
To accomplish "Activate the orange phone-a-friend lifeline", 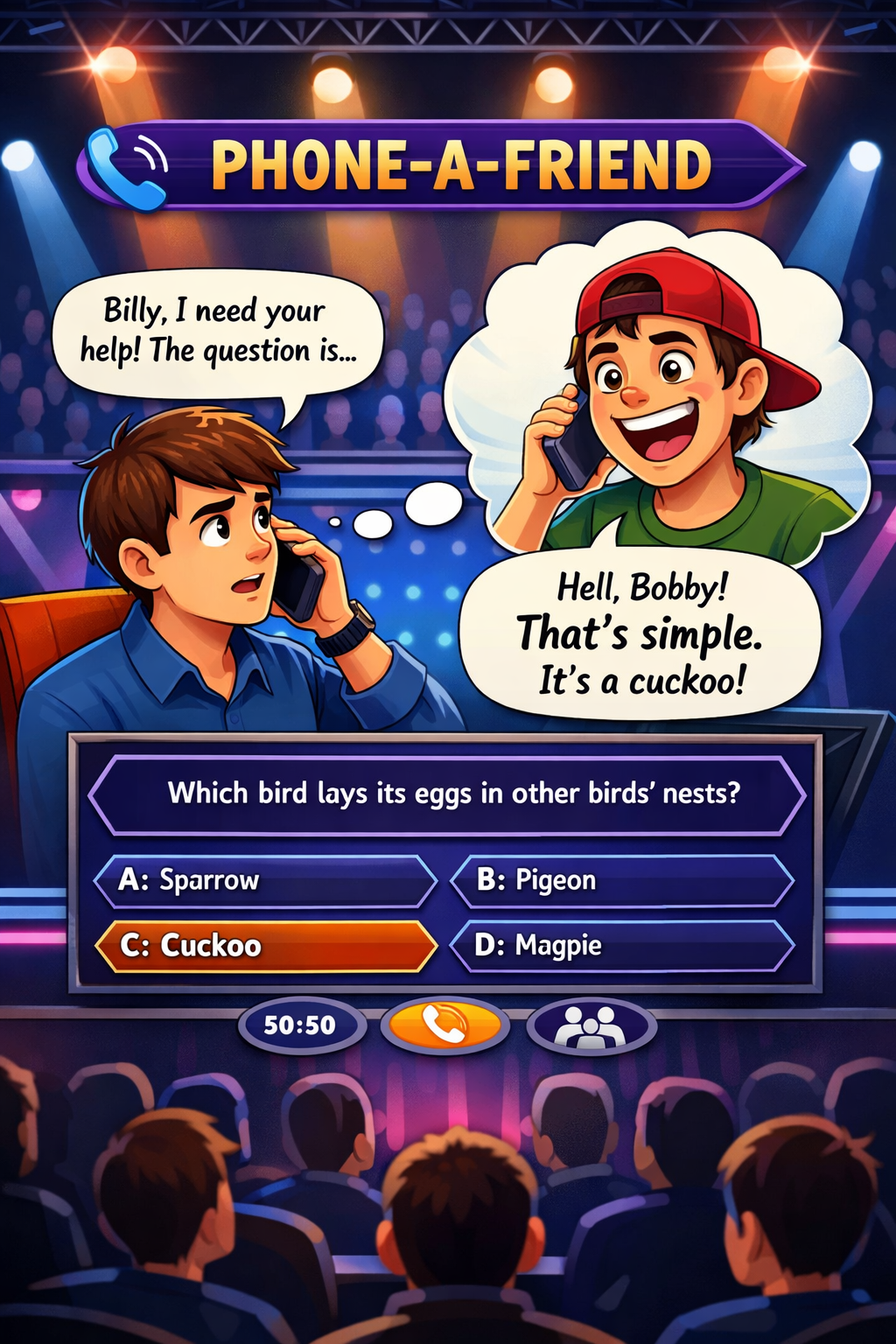I will 445,1025.
